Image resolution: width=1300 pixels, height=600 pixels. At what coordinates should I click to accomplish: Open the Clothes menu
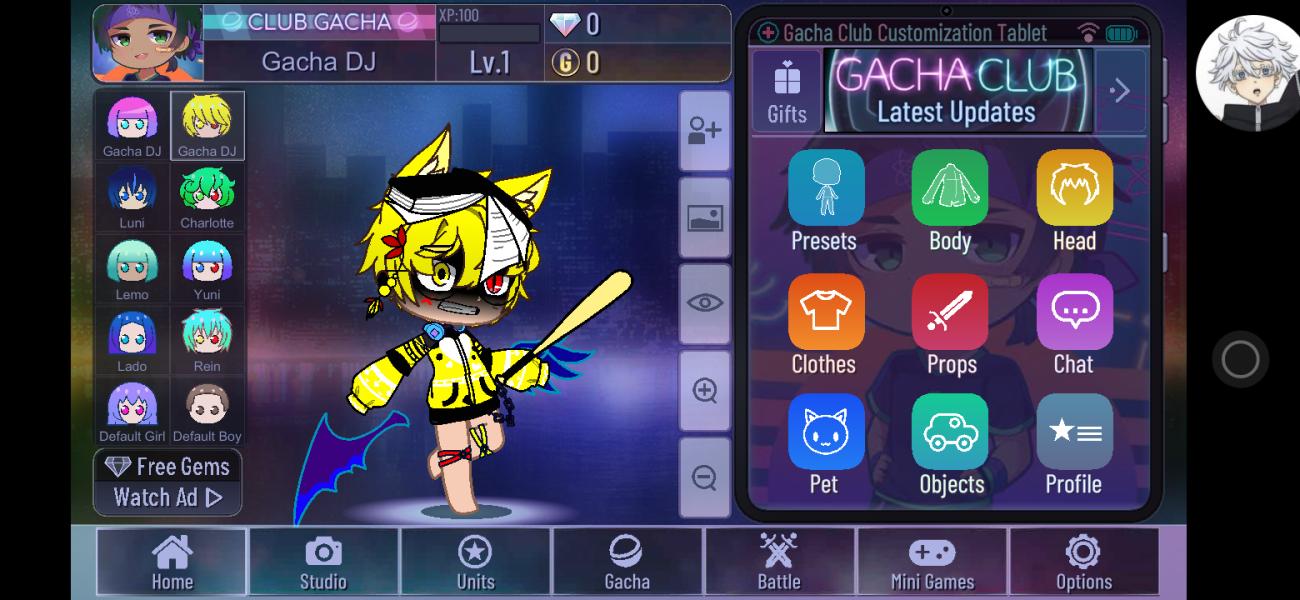pyautogui.click(x=825, y=324)
